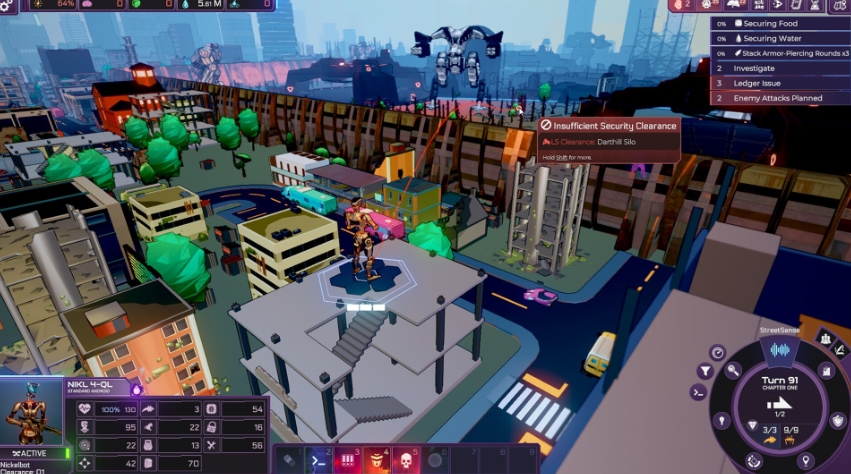
Task: Activate the StreetSense waveform button
Action: (x=779, y=350)
